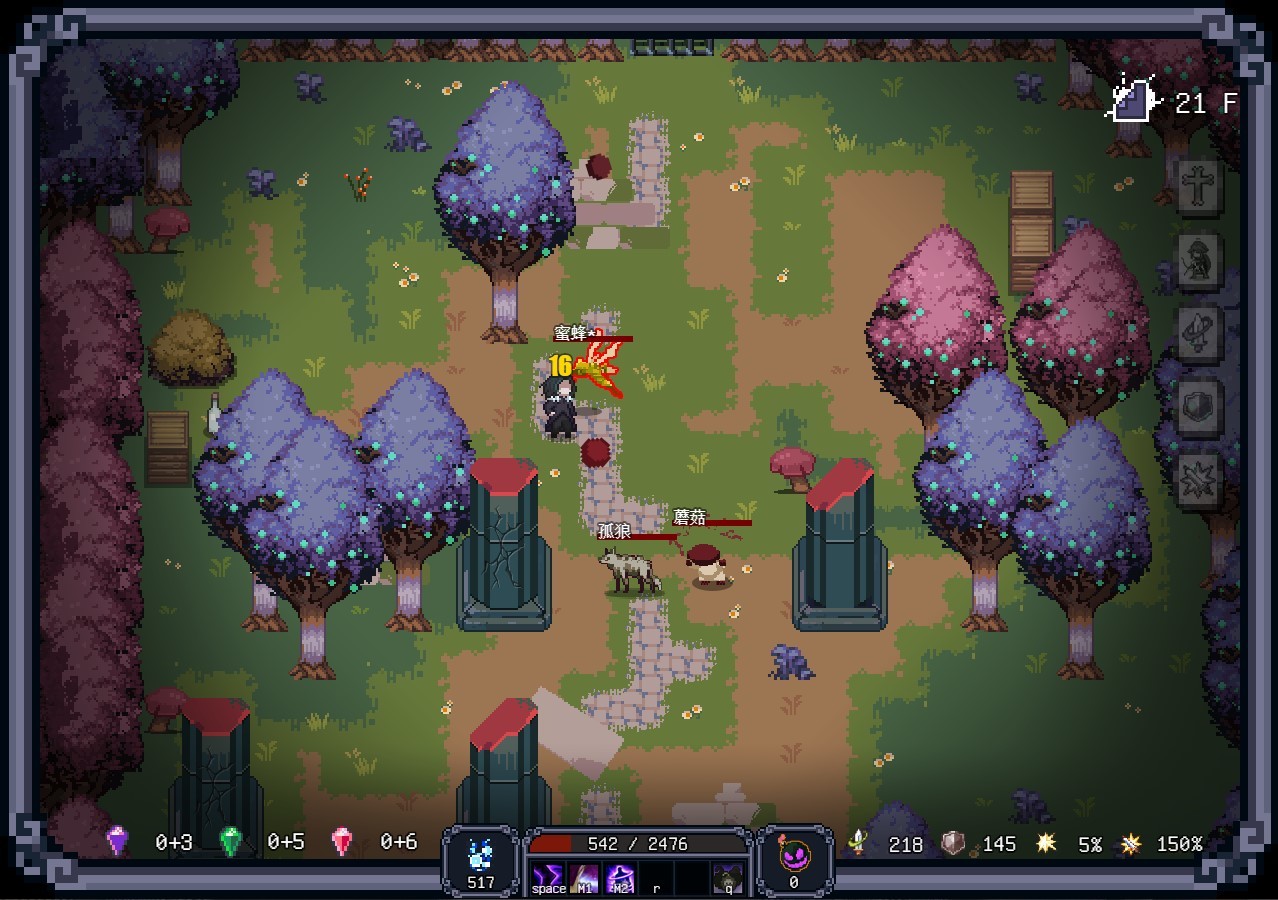1278x900 pixels.
Task: Trigger the q companion skill icon
Action: (x=727, y=877)
